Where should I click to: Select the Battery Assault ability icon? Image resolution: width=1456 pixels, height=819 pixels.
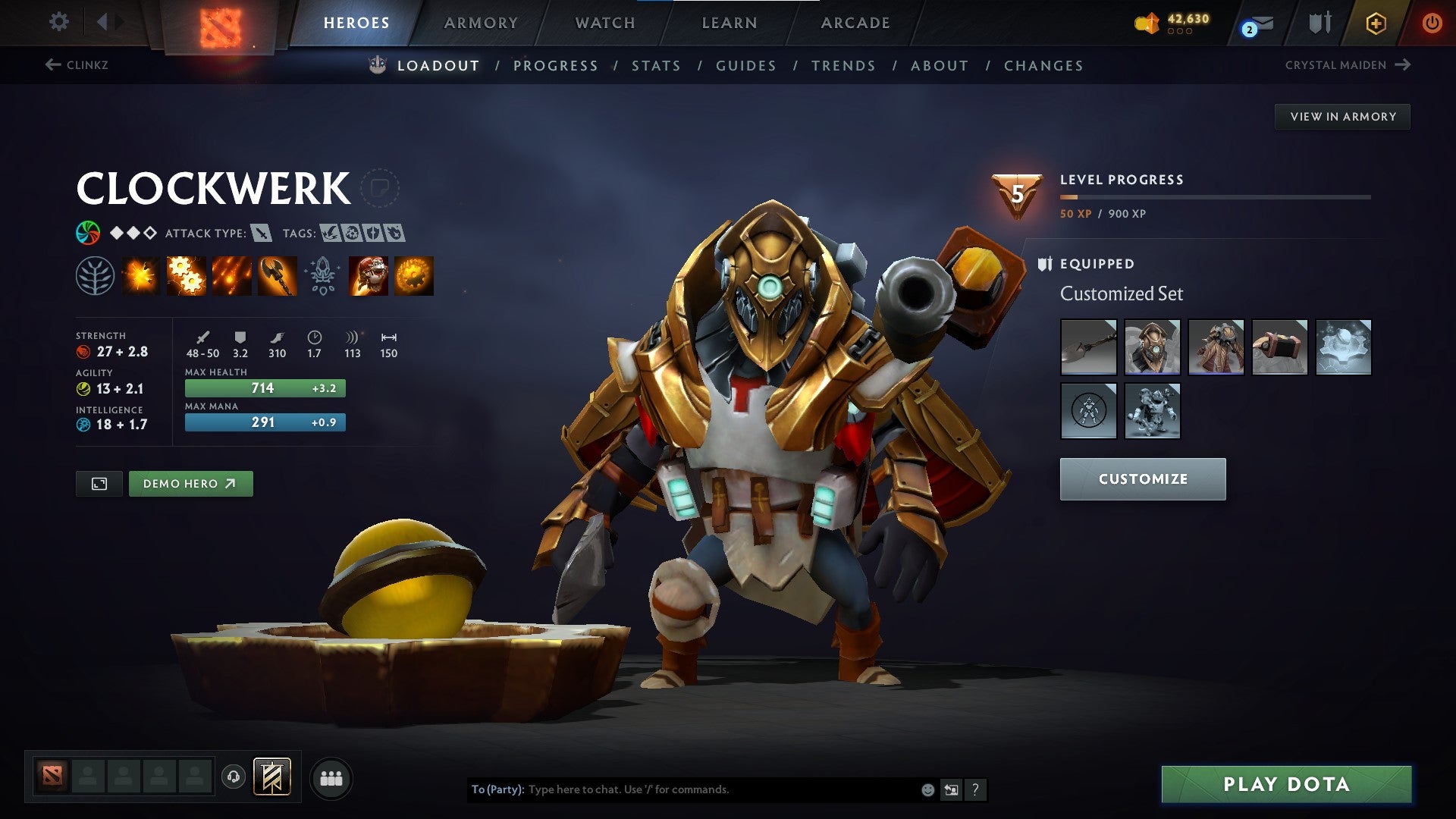point(142,275)
